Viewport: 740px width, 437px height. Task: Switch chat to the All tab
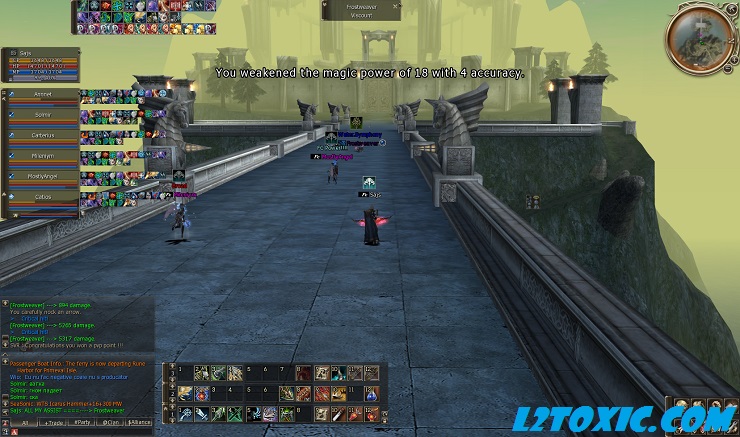[24, 423]
